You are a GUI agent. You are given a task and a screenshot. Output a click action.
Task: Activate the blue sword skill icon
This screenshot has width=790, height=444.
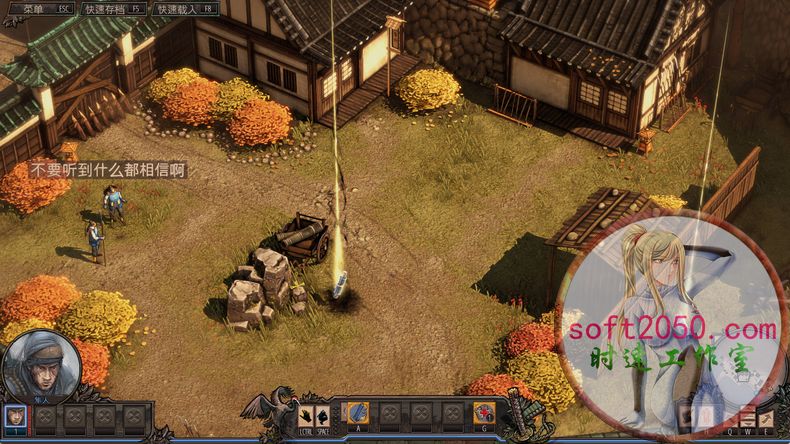357,412
